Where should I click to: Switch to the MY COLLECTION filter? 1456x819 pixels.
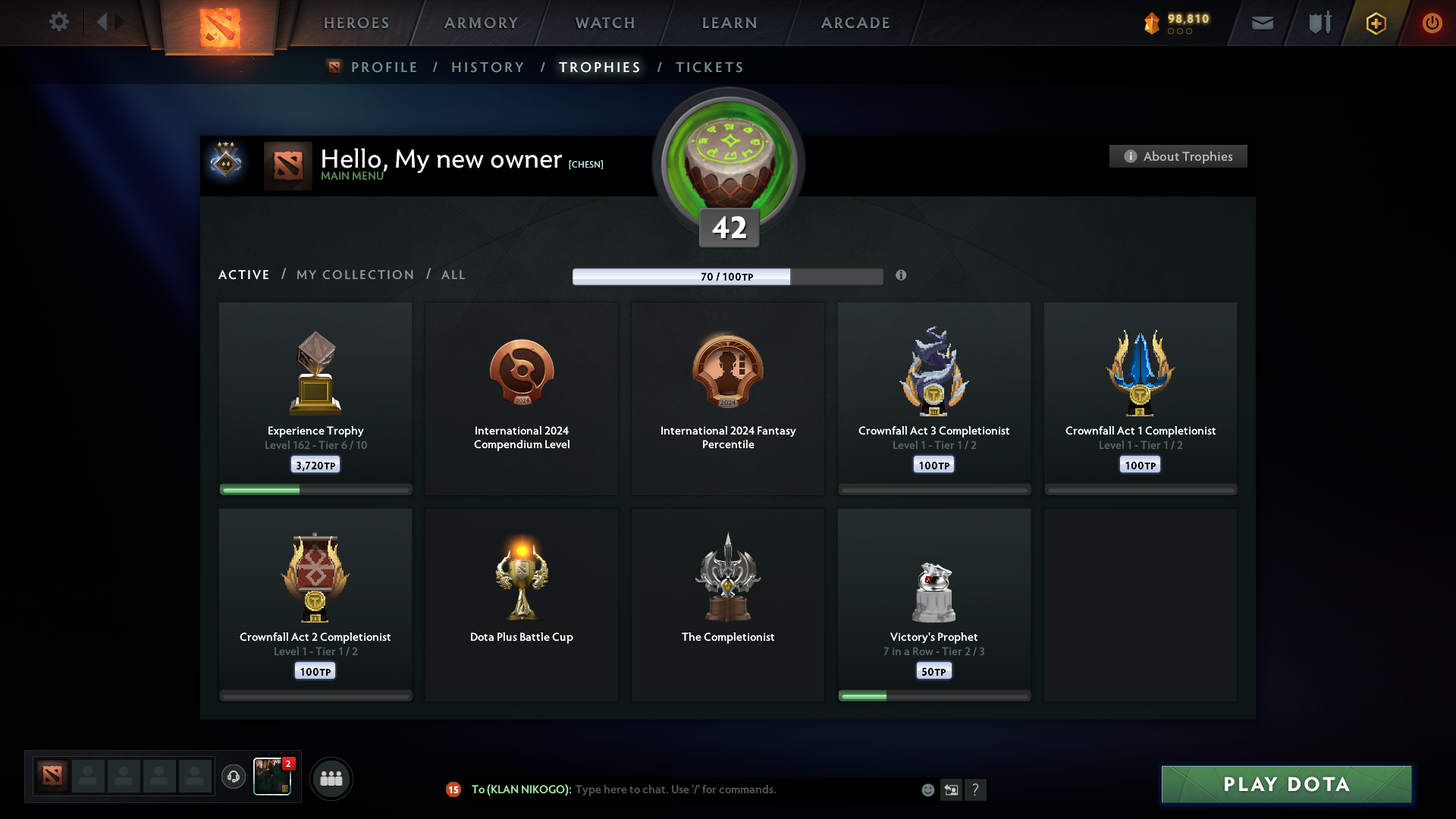click(x=354, y=275)
